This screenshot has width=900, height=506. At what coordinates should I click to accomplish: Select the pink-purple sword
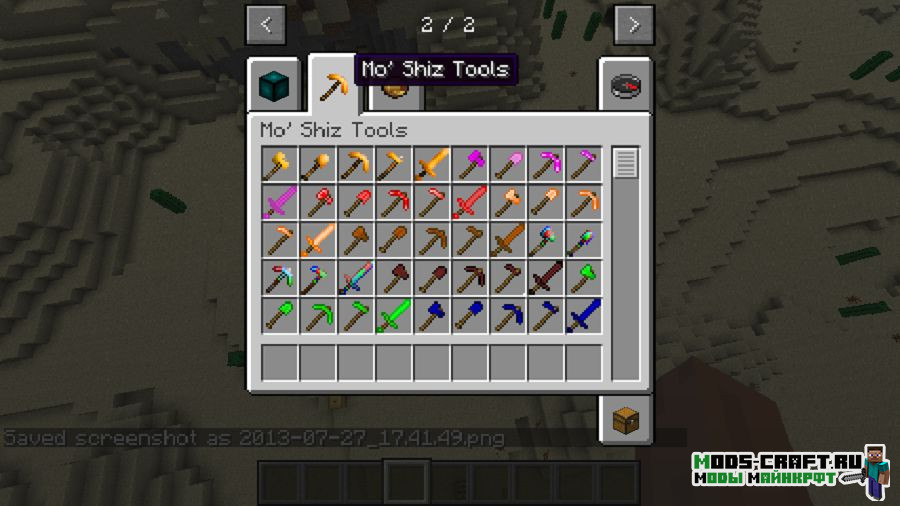[x=280, y=202]
